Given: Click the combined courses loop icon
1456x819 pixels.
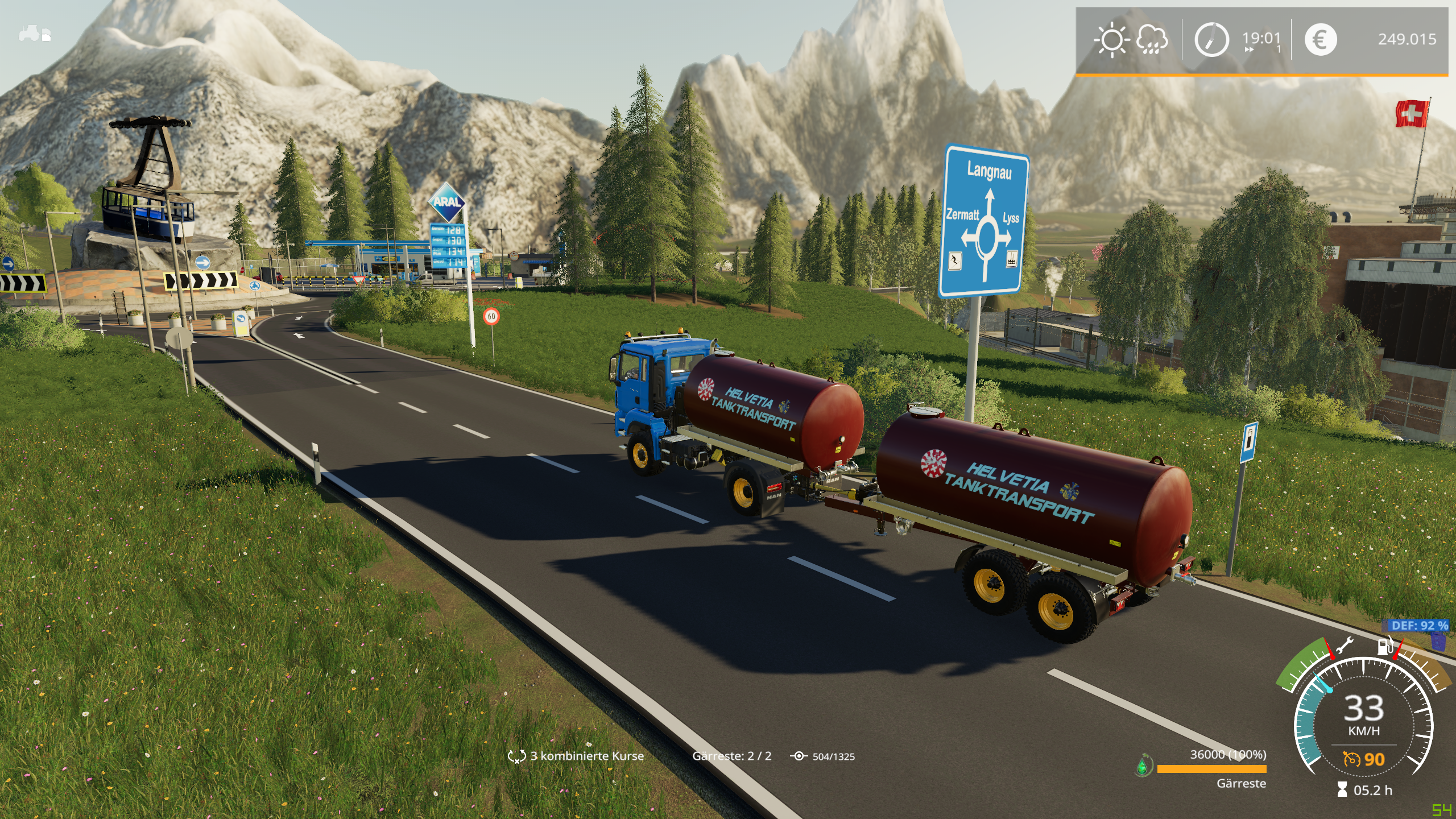Looking at the screenshot, I should point(516,756).
